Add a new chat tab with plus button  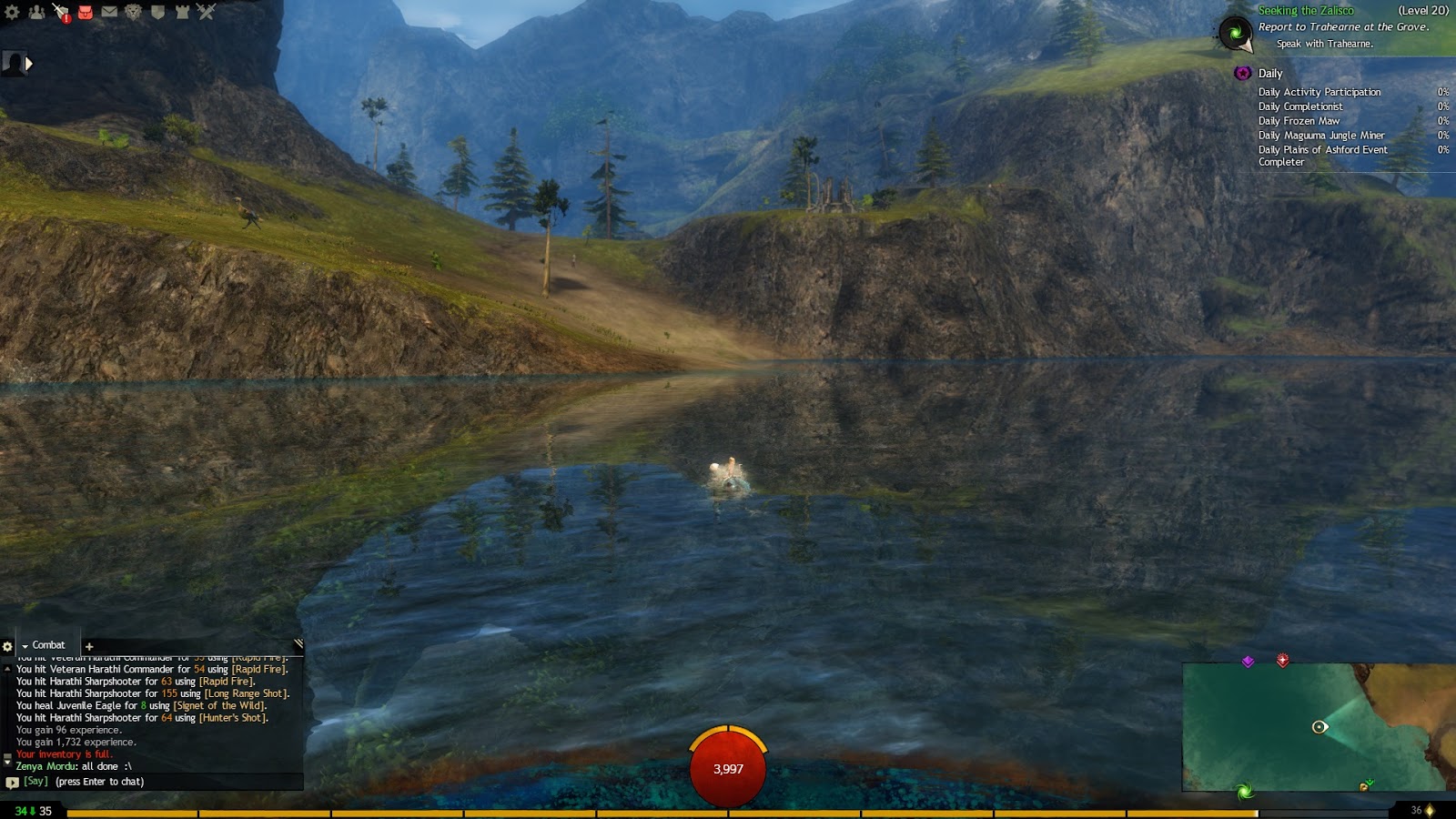pyautogui.click(x=89, y=646)
